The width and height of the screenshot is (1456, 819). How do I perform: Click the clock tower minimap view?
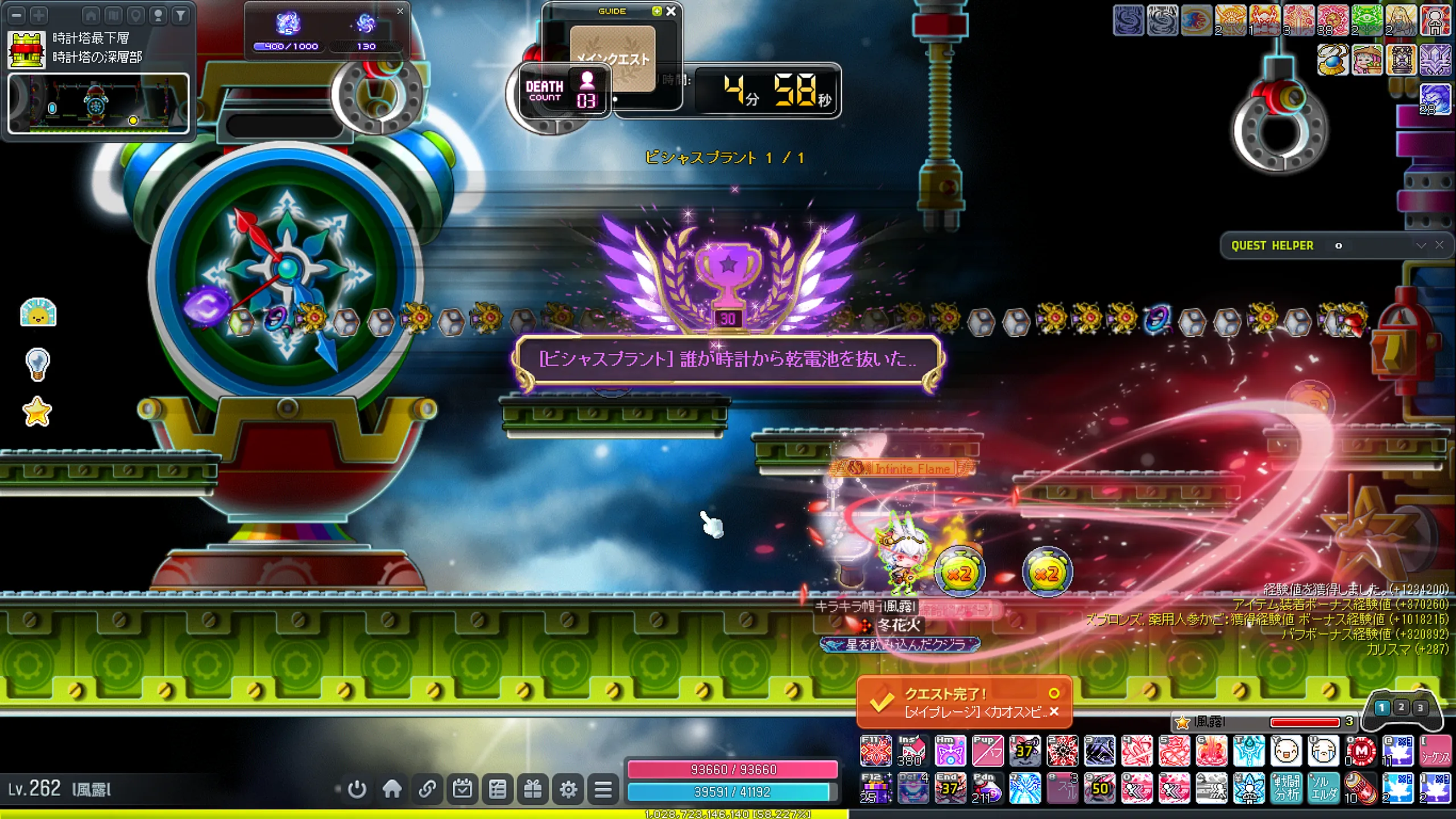coord(98,104)
